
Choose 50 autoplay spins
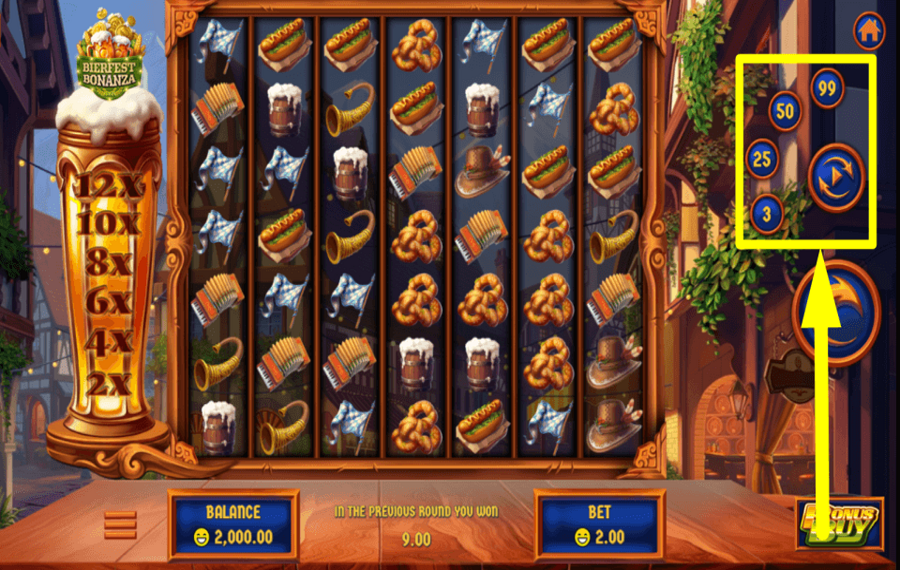pos(785,111)
